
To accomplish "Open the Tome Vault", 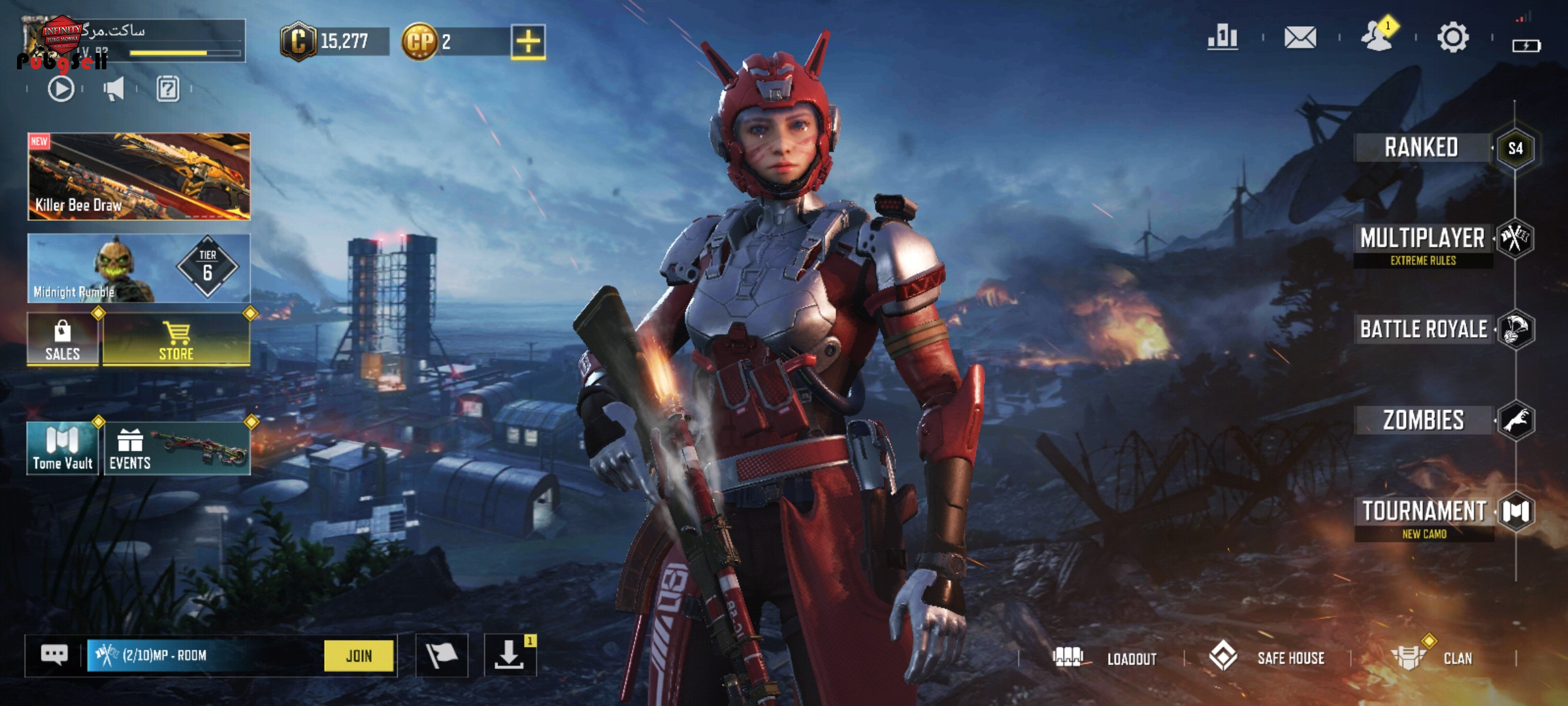I will [x=63, y=448].
